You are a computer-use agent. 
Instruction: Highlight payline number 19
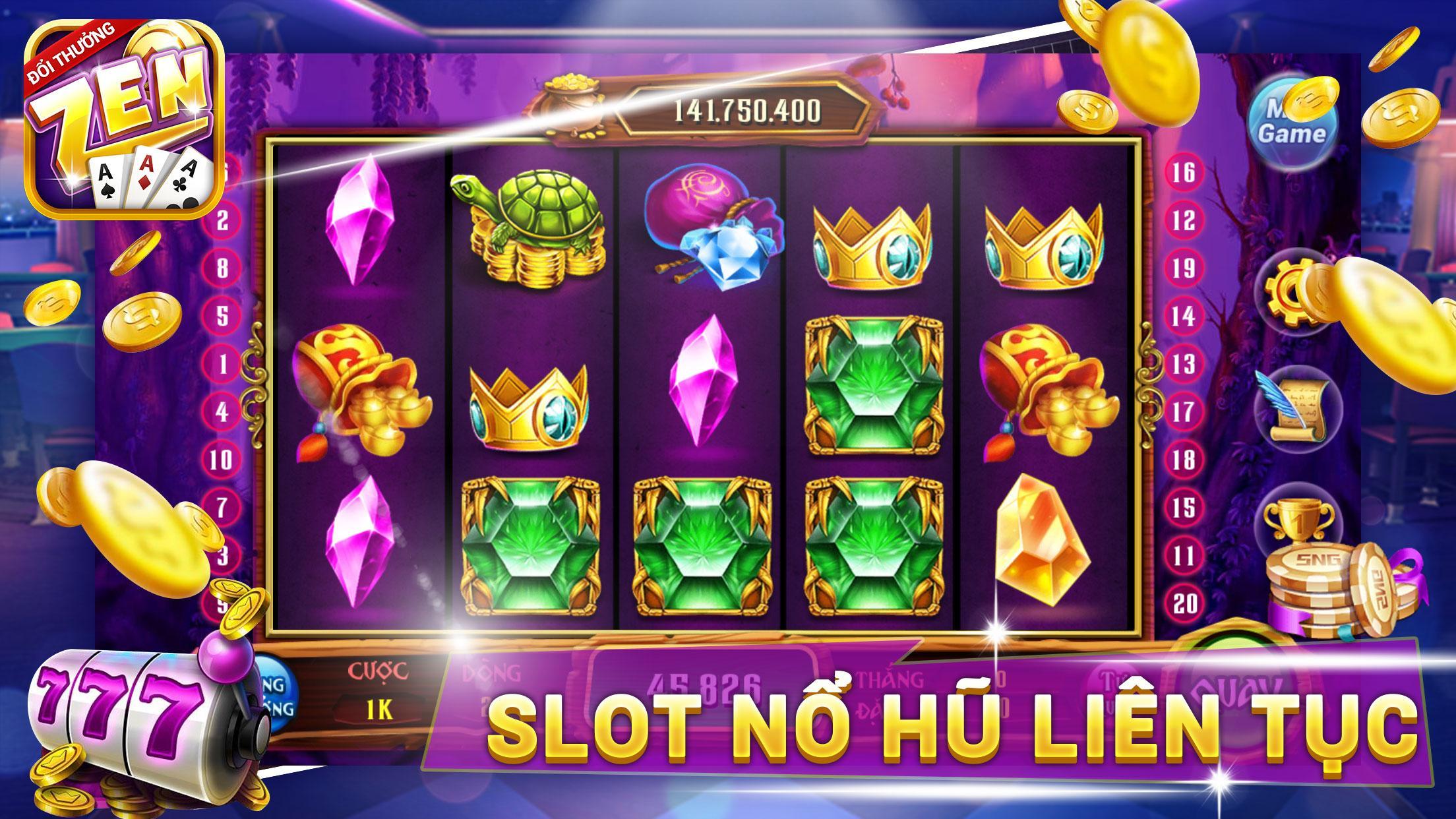[x=1184, y=268]
